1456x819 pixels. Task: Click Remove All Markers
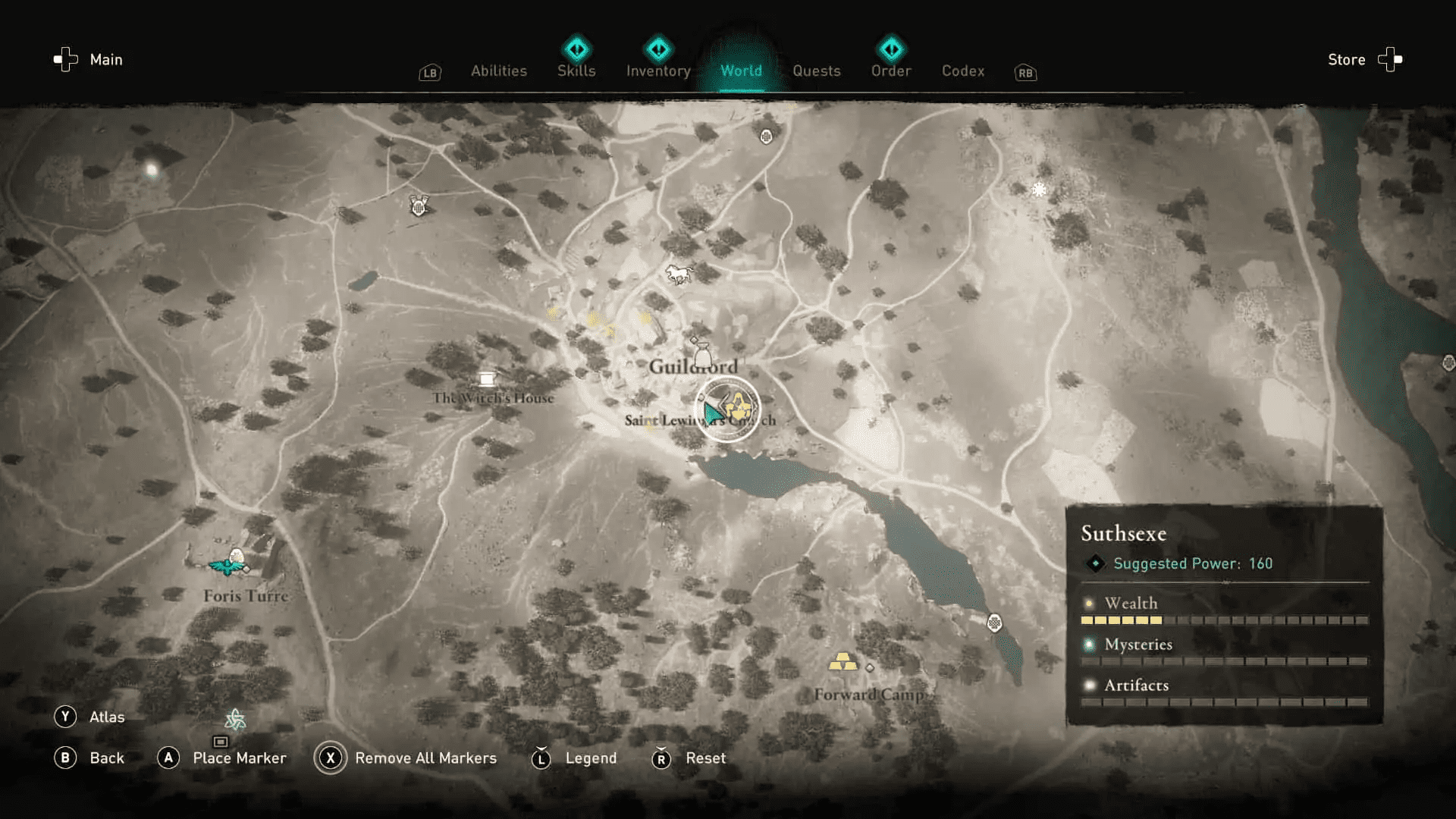click(x=425, y=758)
